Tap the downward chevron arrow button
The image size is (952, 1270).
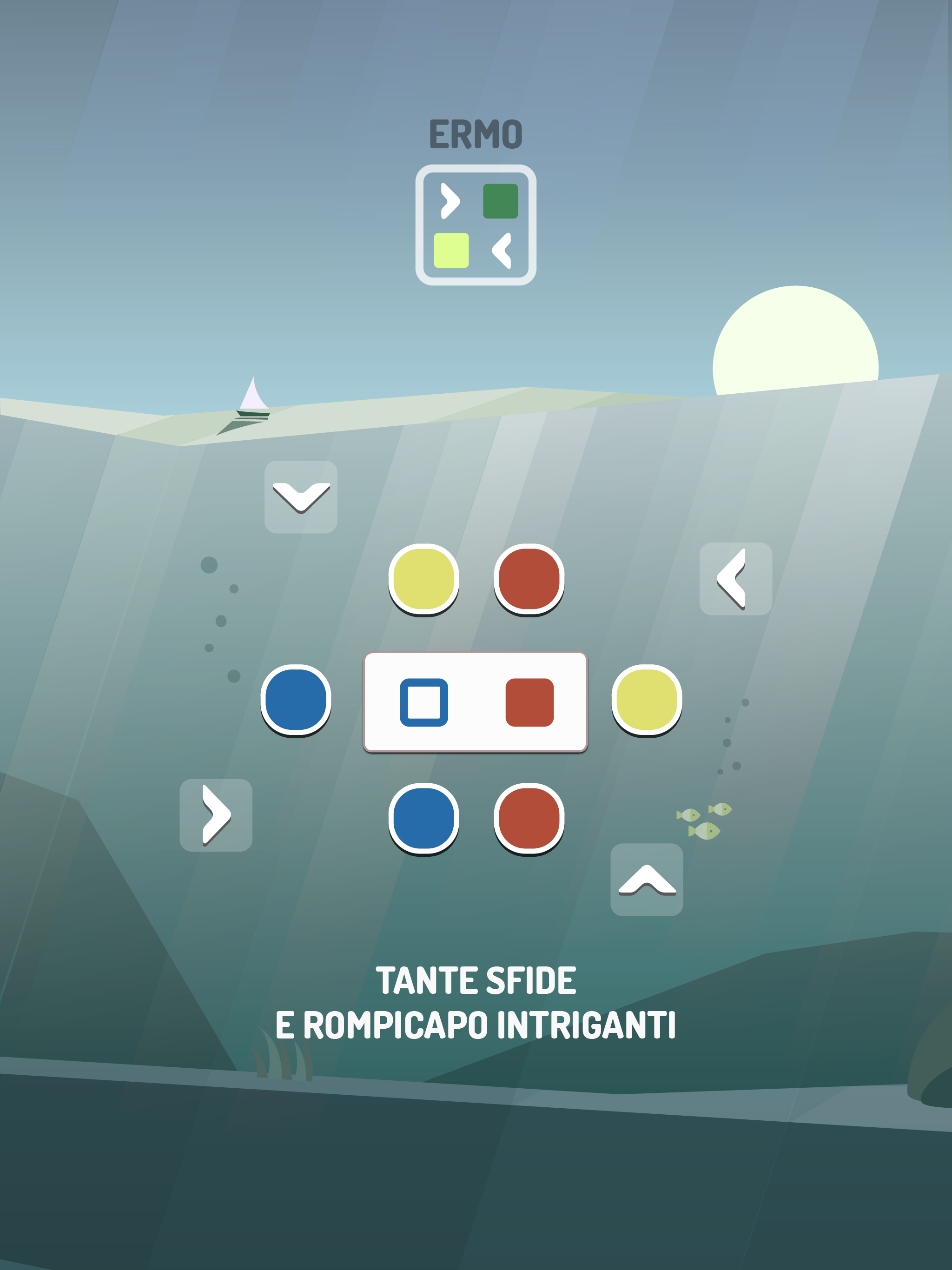(301, 497)
